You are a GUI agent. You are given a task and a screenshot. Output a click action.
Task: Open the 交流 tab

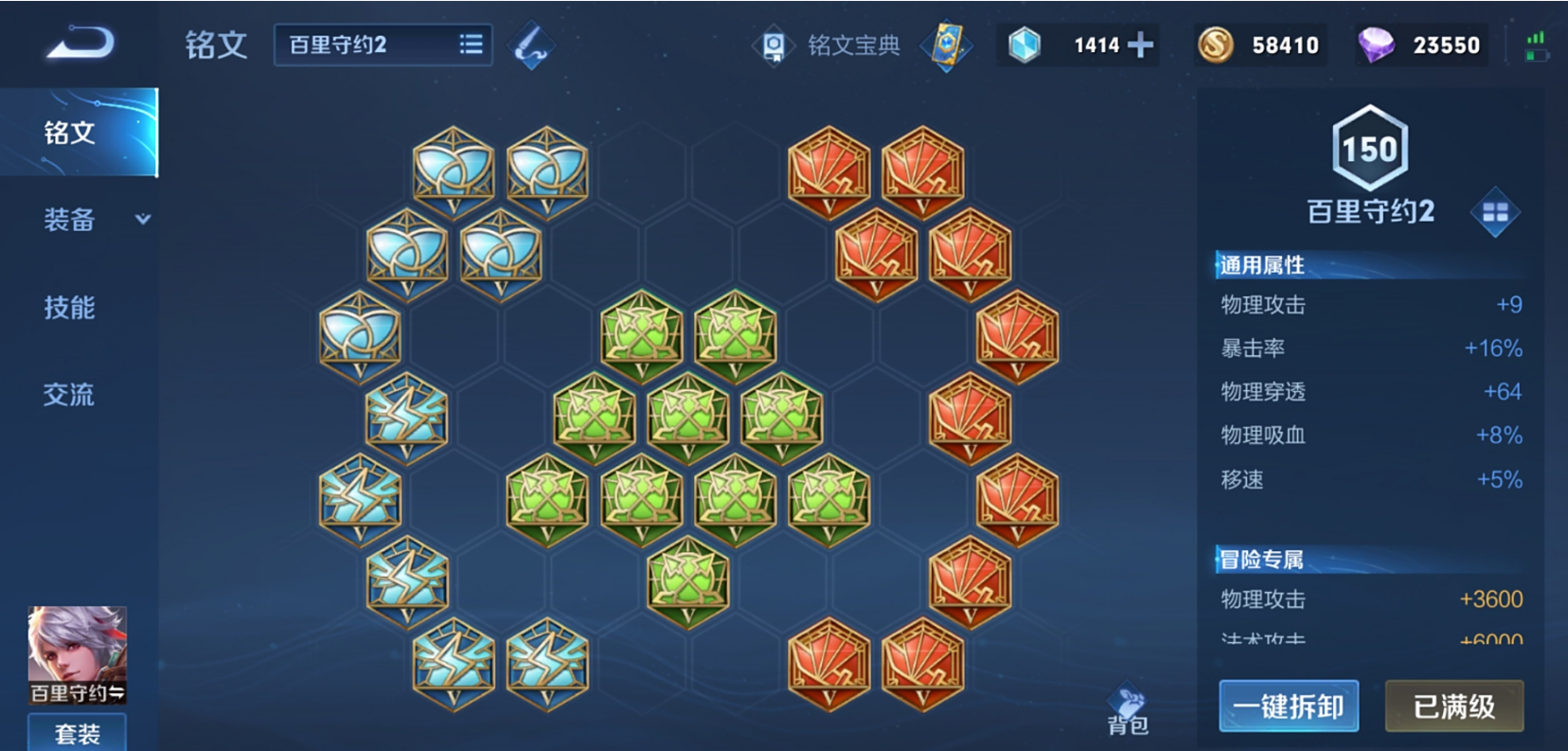[x=70, y=394]
